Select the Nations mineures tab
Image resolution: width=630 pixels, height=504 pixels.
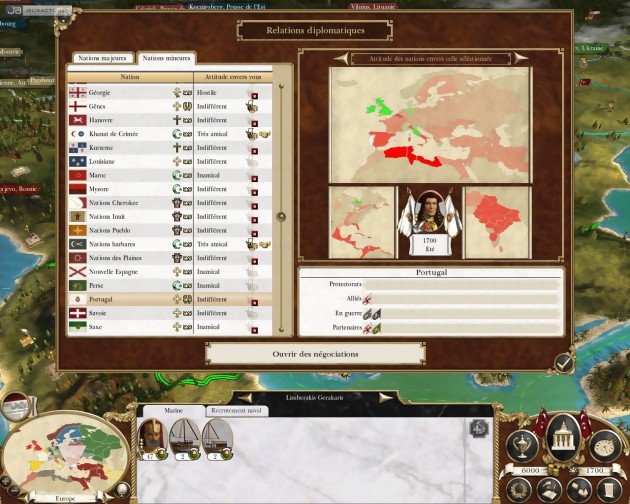(165, 58)
